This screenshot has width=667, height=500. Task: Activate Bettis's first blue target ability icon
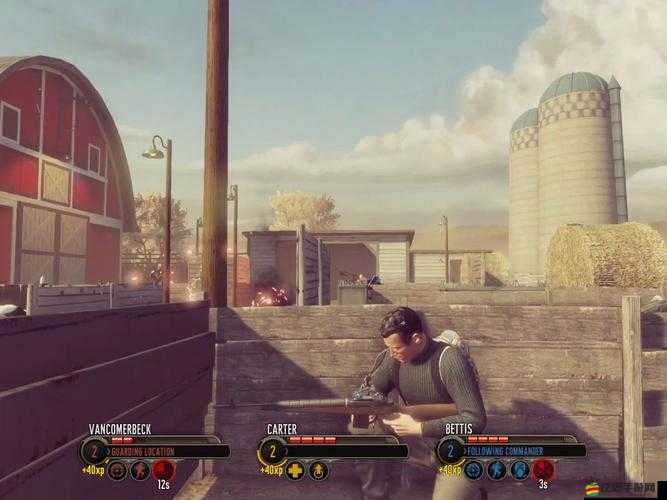tap(474, 469)
